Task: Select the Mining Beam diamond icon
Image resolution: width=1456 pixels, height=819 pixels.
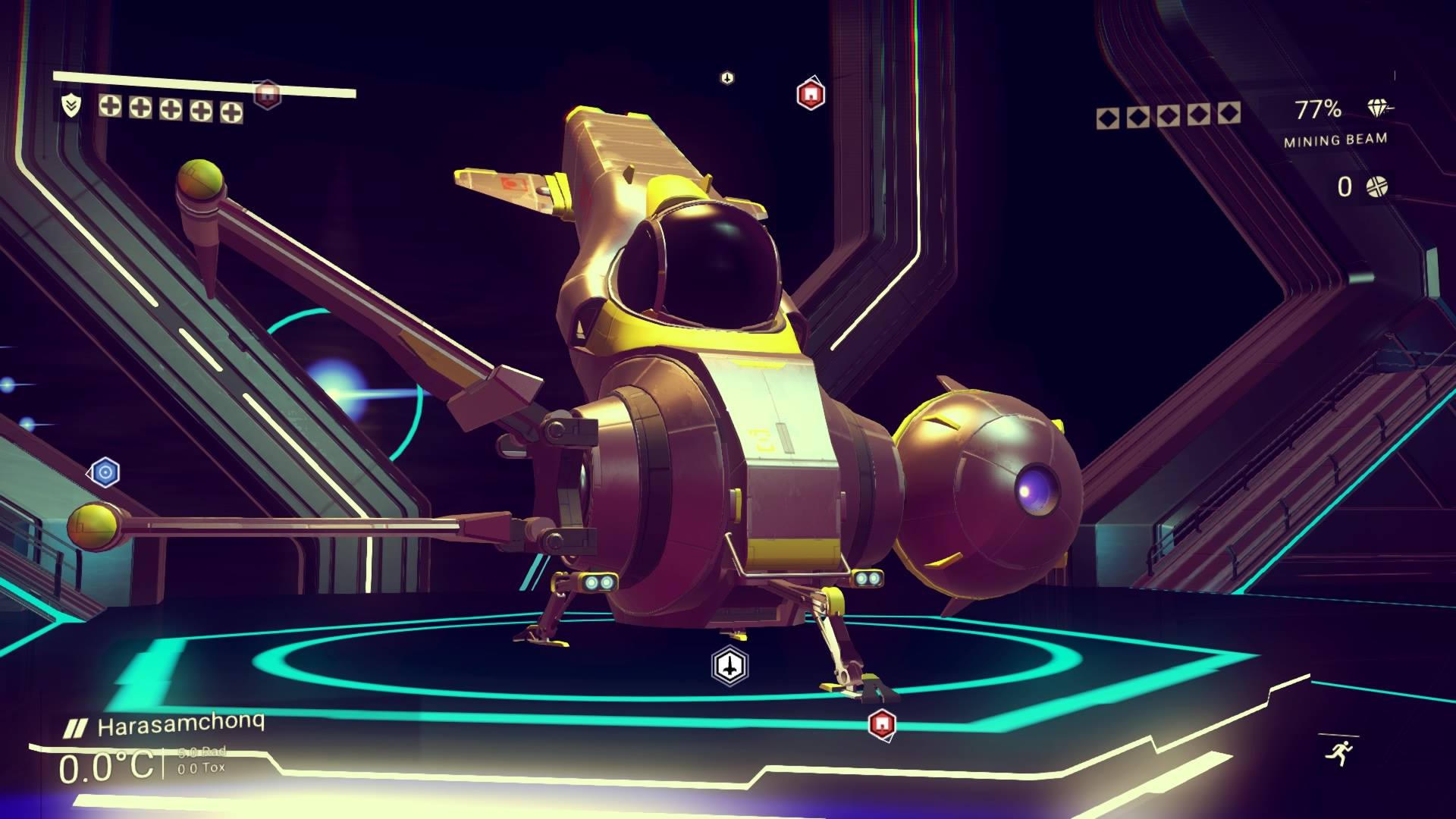Action: tap(1378, 108)
